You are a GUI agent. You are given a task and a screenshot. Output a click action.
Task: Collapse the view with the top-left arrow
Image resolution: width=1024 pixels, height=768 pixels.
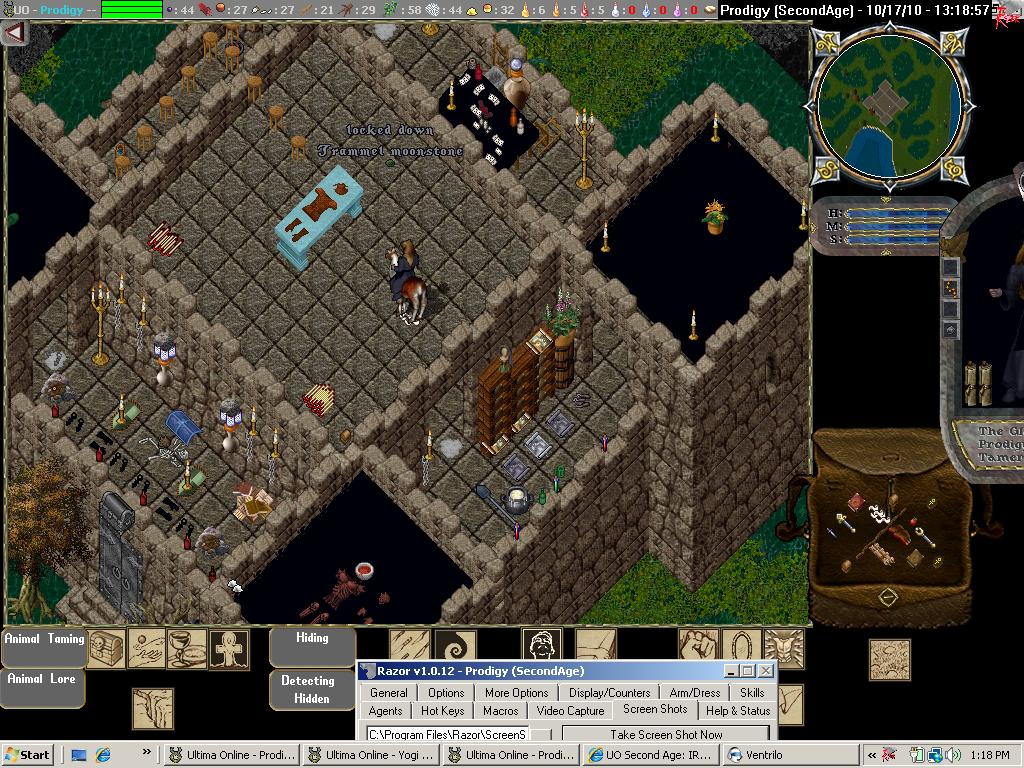15,32
